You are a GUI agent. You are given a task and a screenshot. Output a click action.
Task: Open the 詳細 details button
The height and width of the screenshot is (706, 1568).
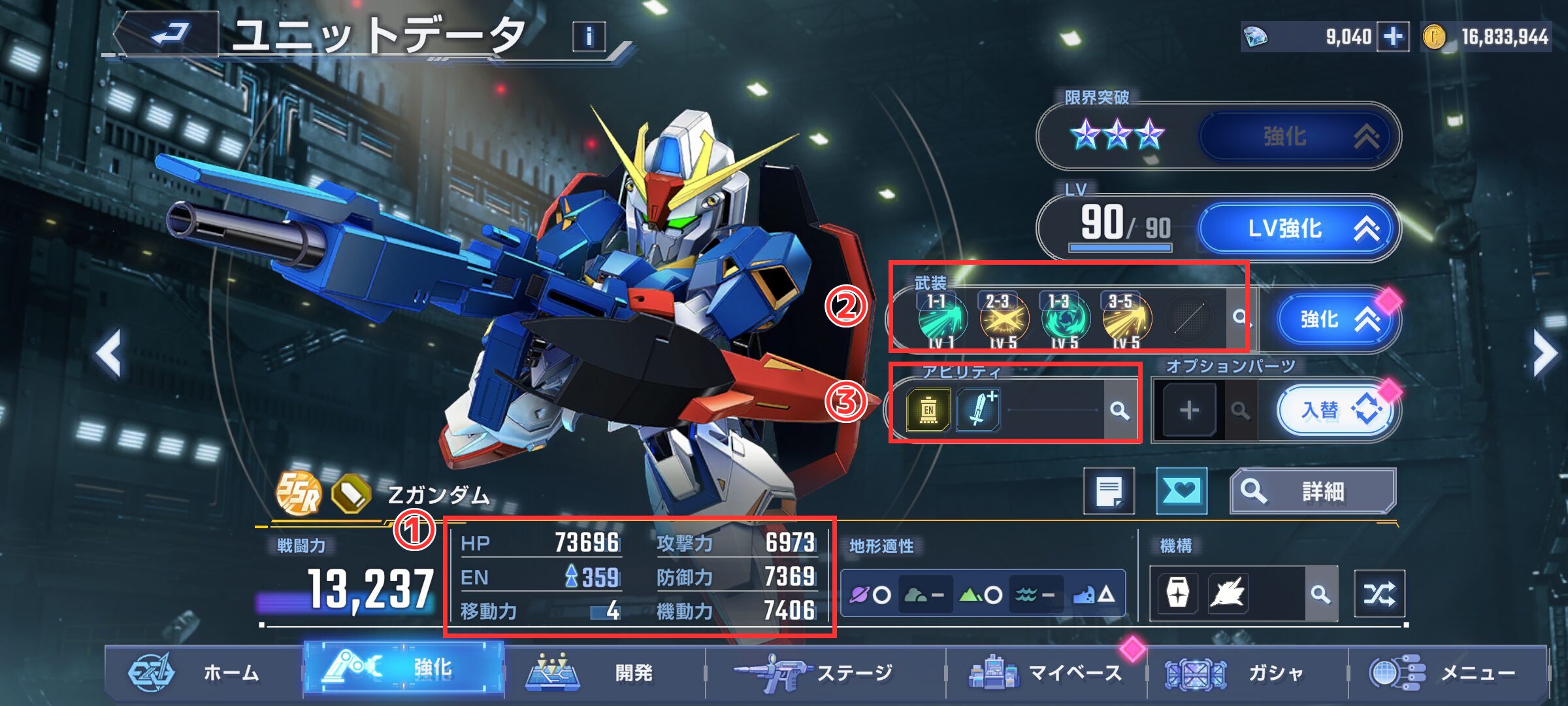point(1312,491)
